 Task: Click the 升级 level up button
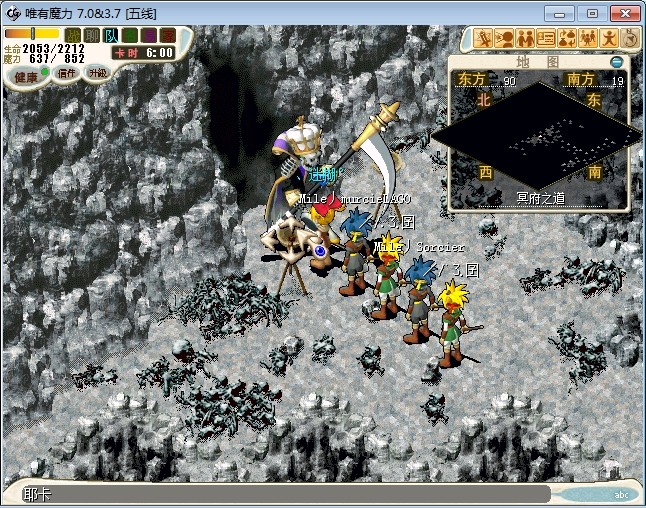pyautogui.click(x=97, y=73)
